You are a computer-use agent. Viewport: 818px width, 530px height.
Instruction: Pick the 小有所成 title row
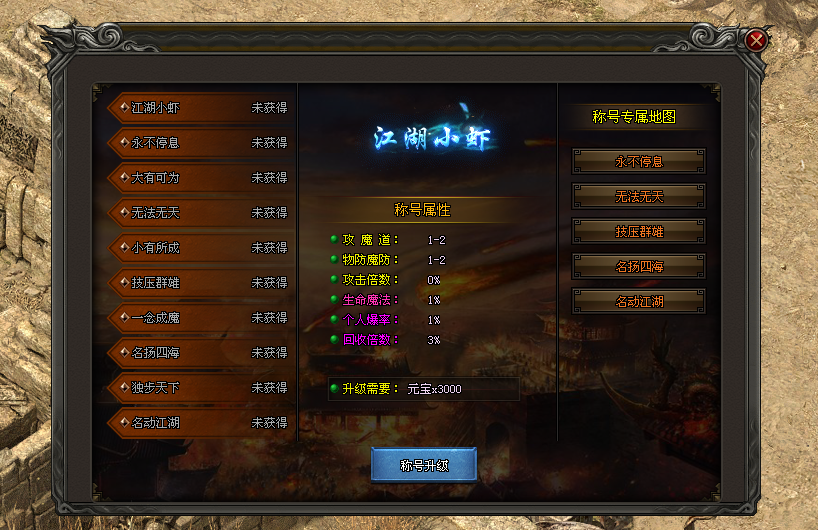[198, 248]
